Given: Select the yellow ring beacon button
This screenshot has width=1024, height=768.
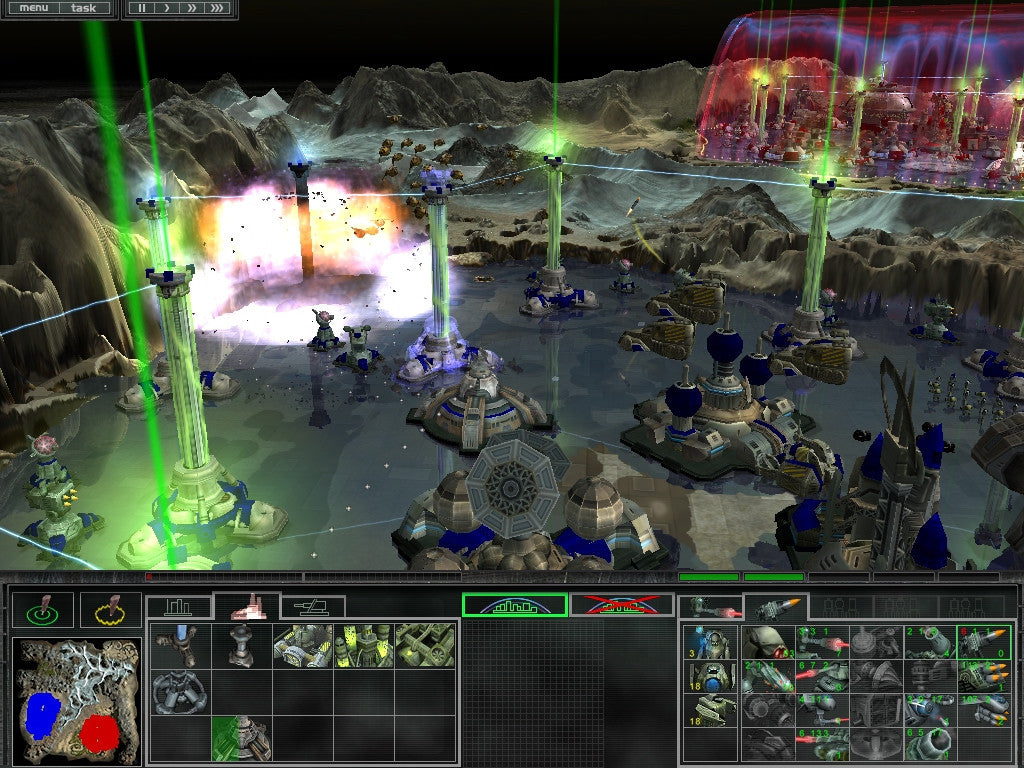Looking at the screenshot, I should [x=110, y=609].
